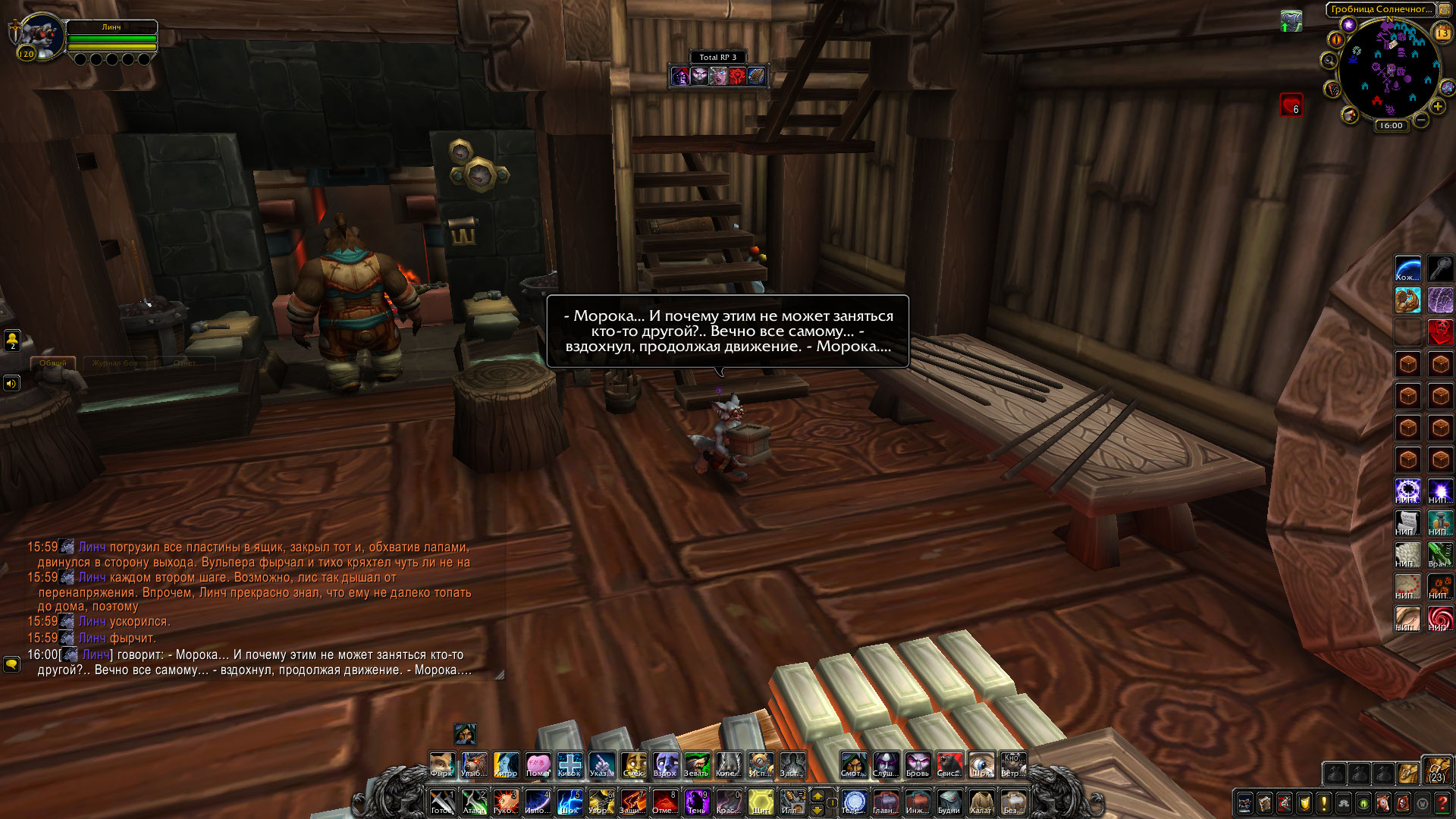Click the minimap tracking magnifier button
The image size is (1456, 819).
1329,61
